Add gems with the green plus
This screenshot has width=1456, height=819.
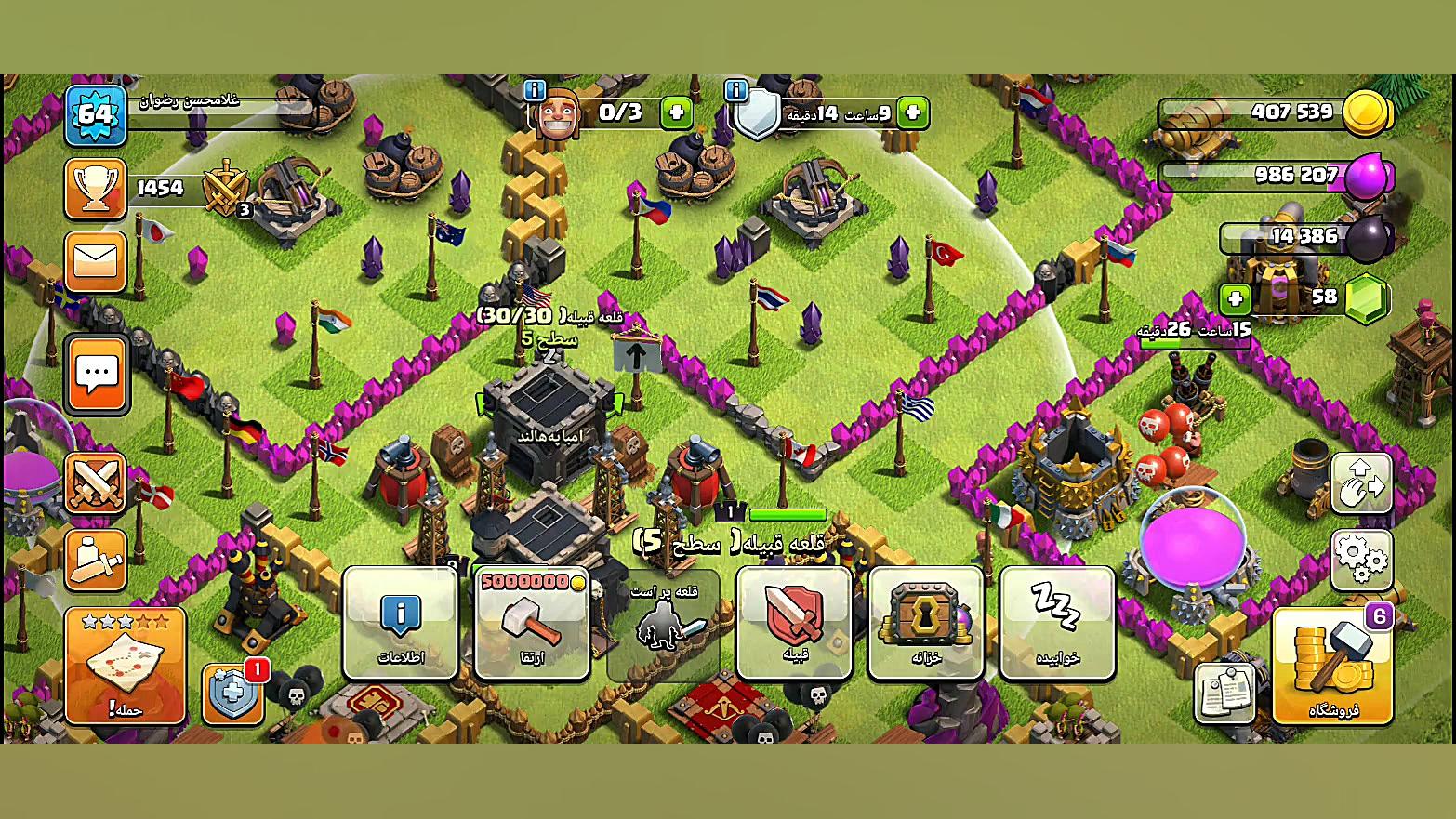point(1235,298)
